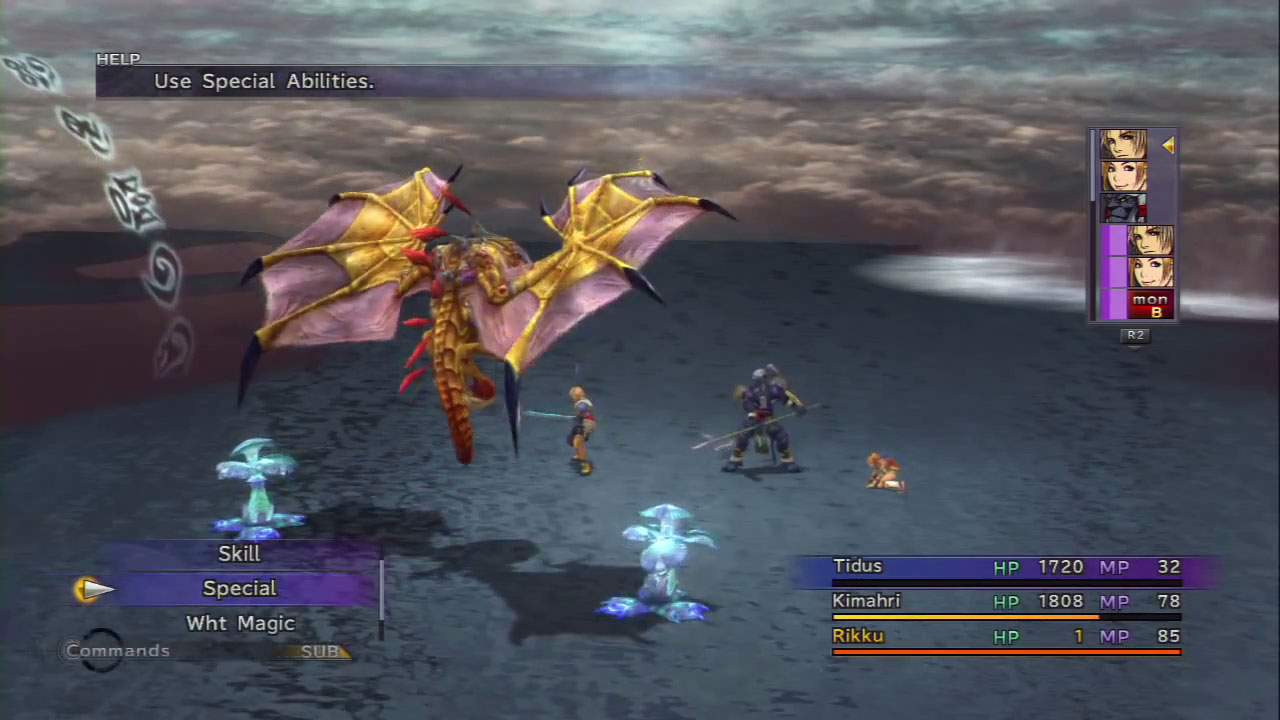Click the mon B turn order entry
Screen dimensions: 1280x720
[x=1149, y=304]
